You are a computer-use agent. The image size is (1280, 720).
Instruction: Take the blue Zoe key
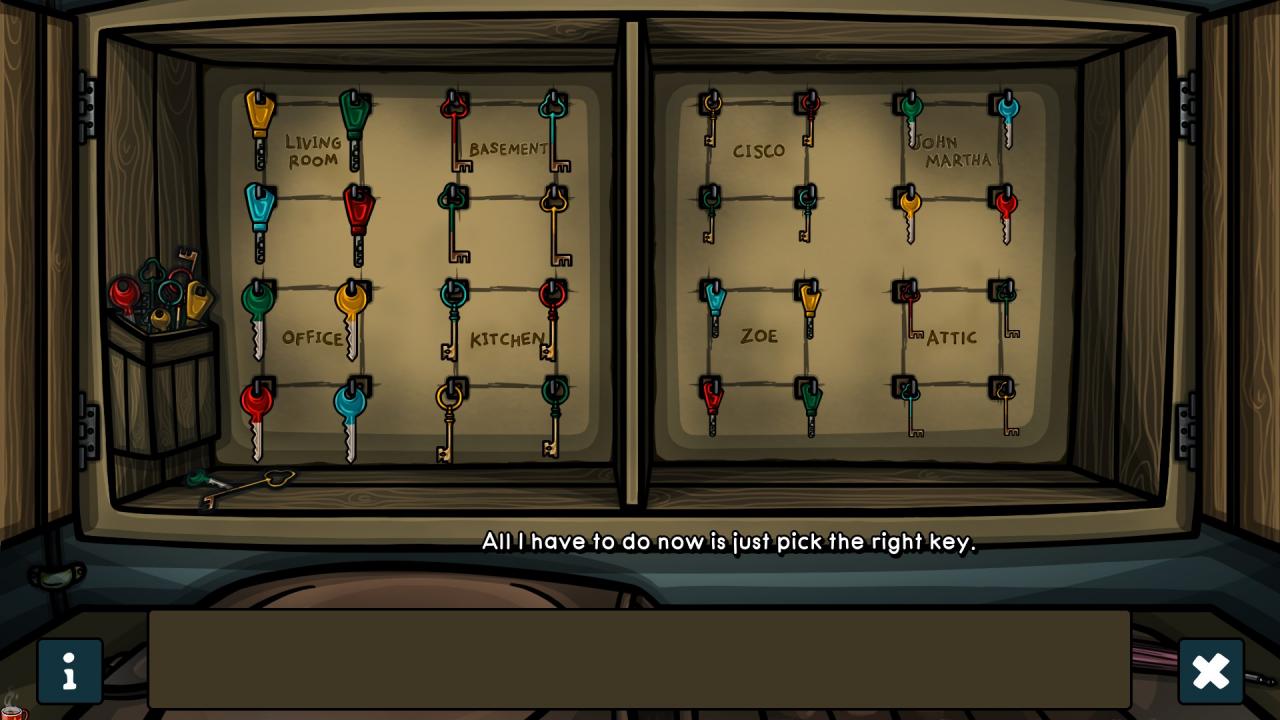(714, 305)
